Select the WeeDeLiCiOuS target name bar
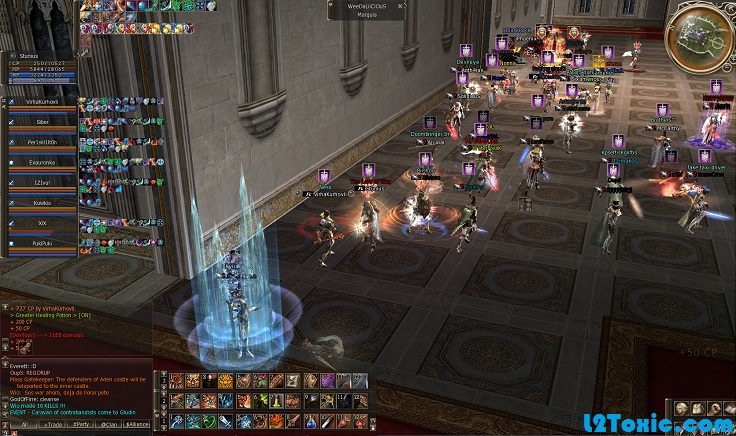Image resolution: width=736 pixels, height=436 pixels. click(366, 6)
